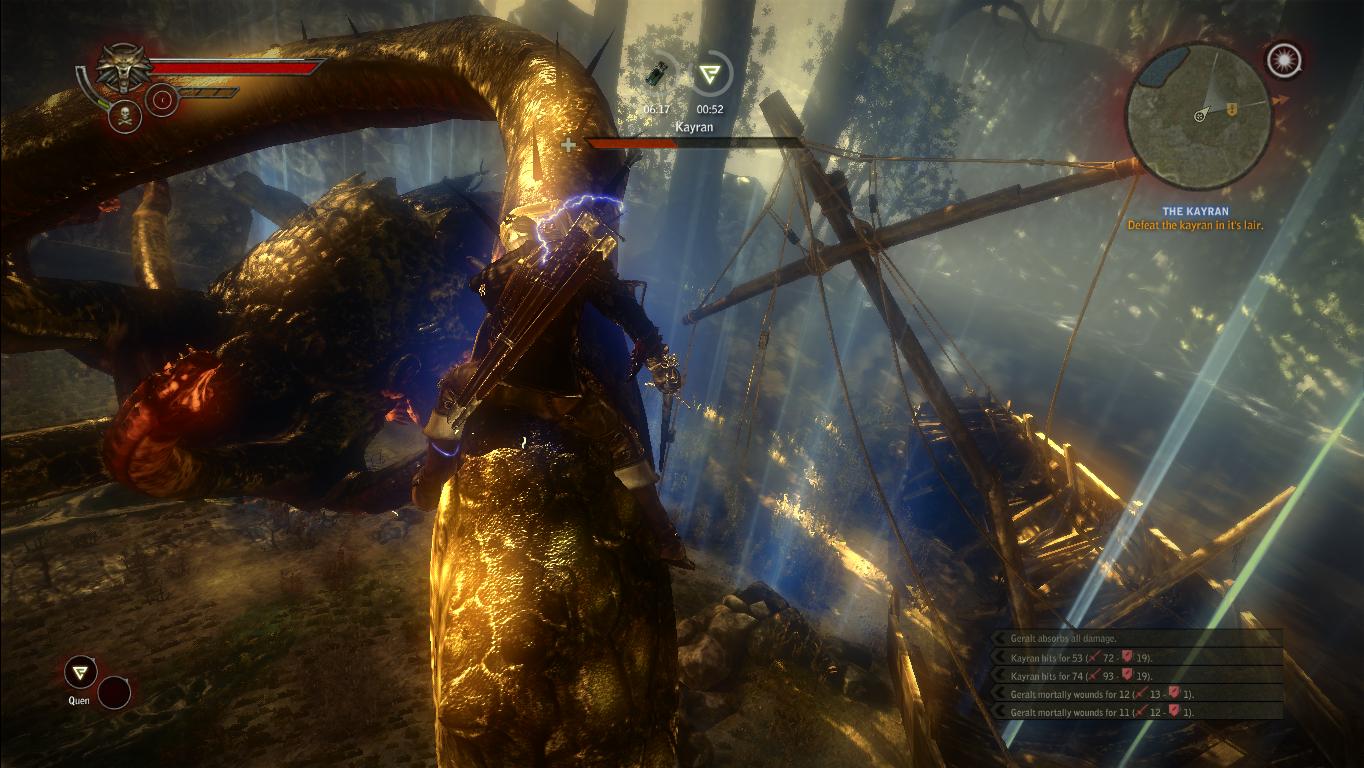Select the skull and crossbones status icon

coord(124,115)
